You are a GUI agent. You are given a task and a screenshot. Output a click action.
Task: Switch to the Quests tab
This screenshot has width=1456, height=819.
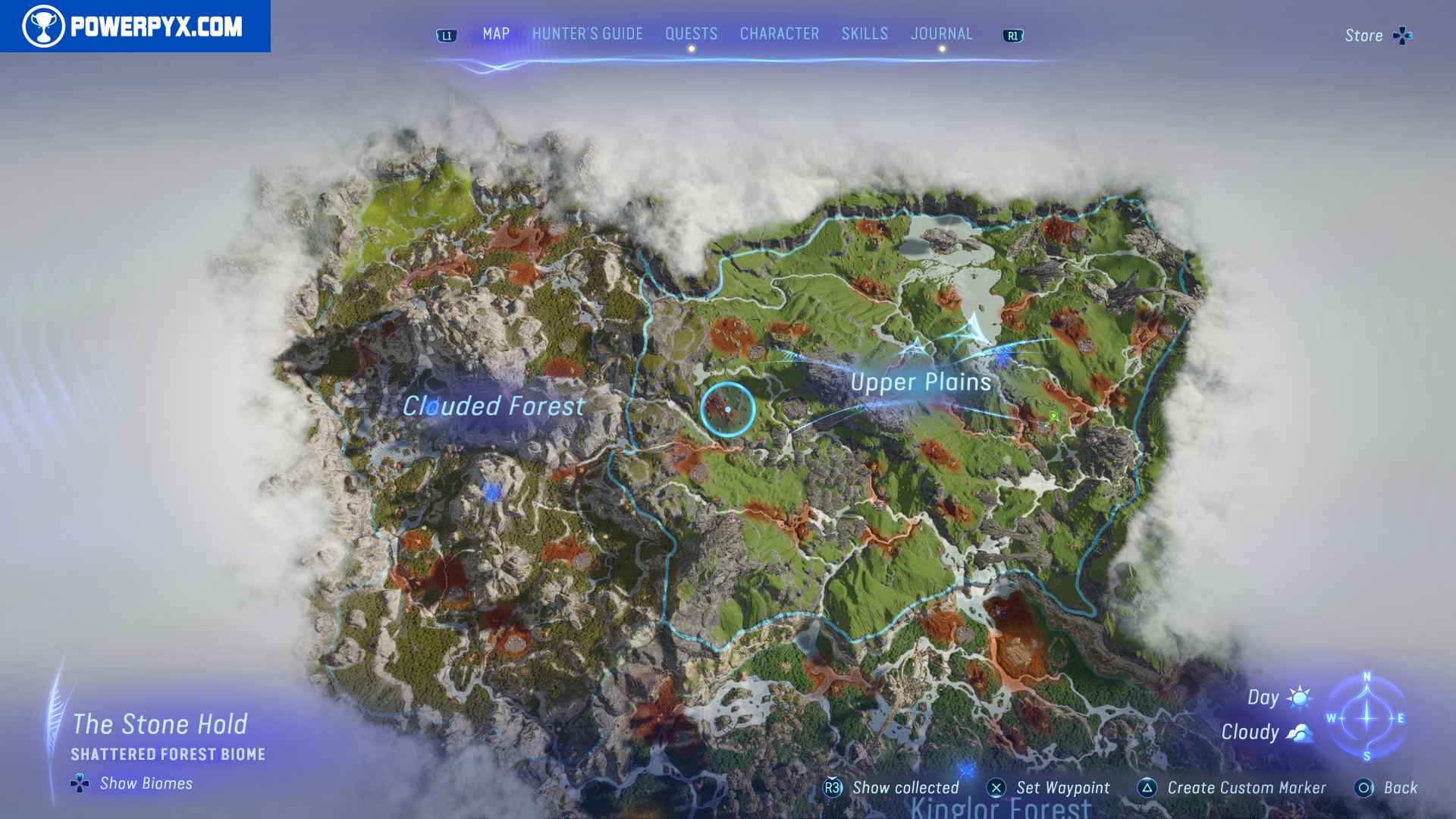(691, 33)
